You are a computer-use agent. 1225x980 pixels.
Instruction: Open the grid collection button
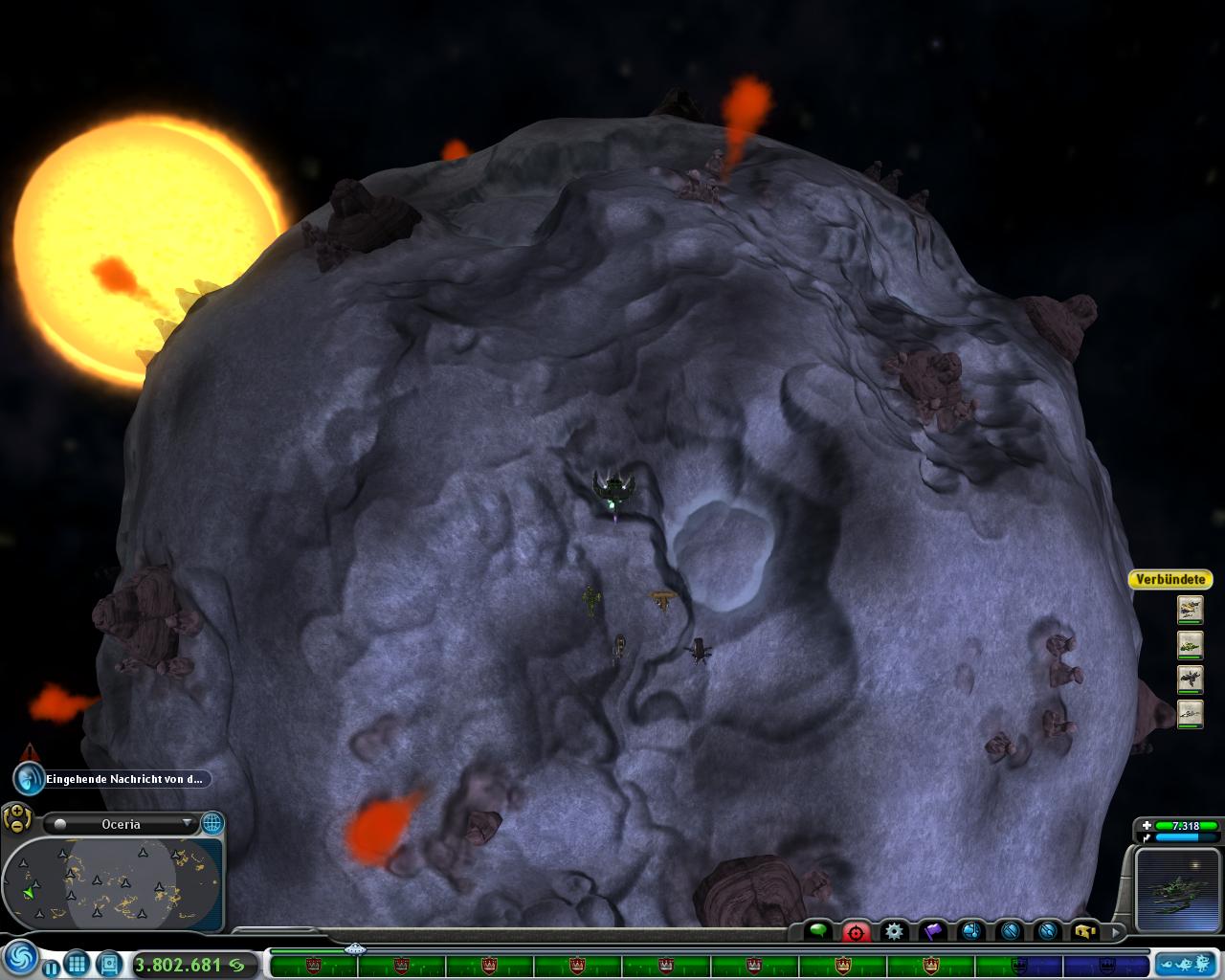coord(77,964)
